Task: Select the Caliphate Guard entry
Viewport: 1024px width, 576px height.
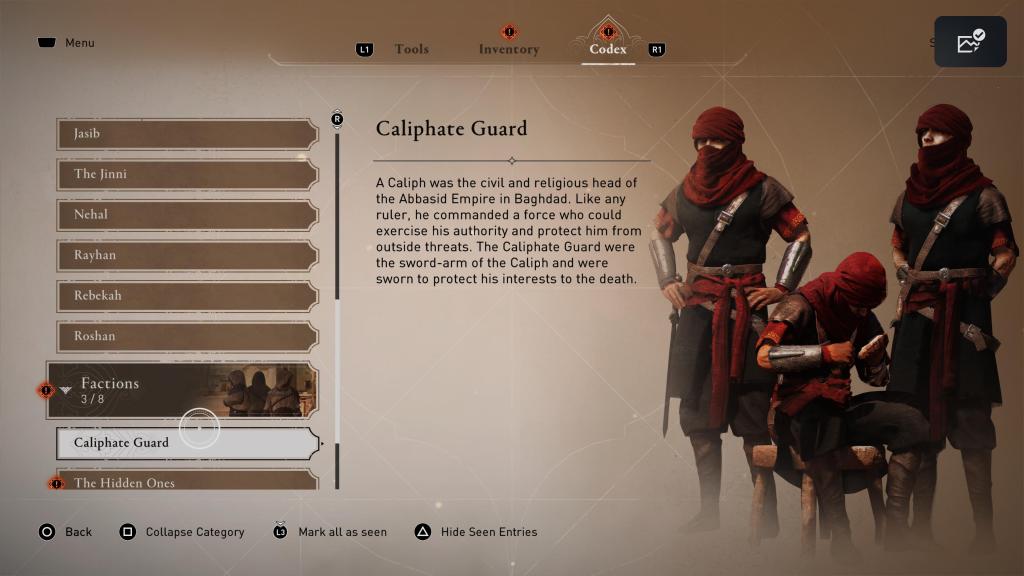Action: (x=187, y=443)
